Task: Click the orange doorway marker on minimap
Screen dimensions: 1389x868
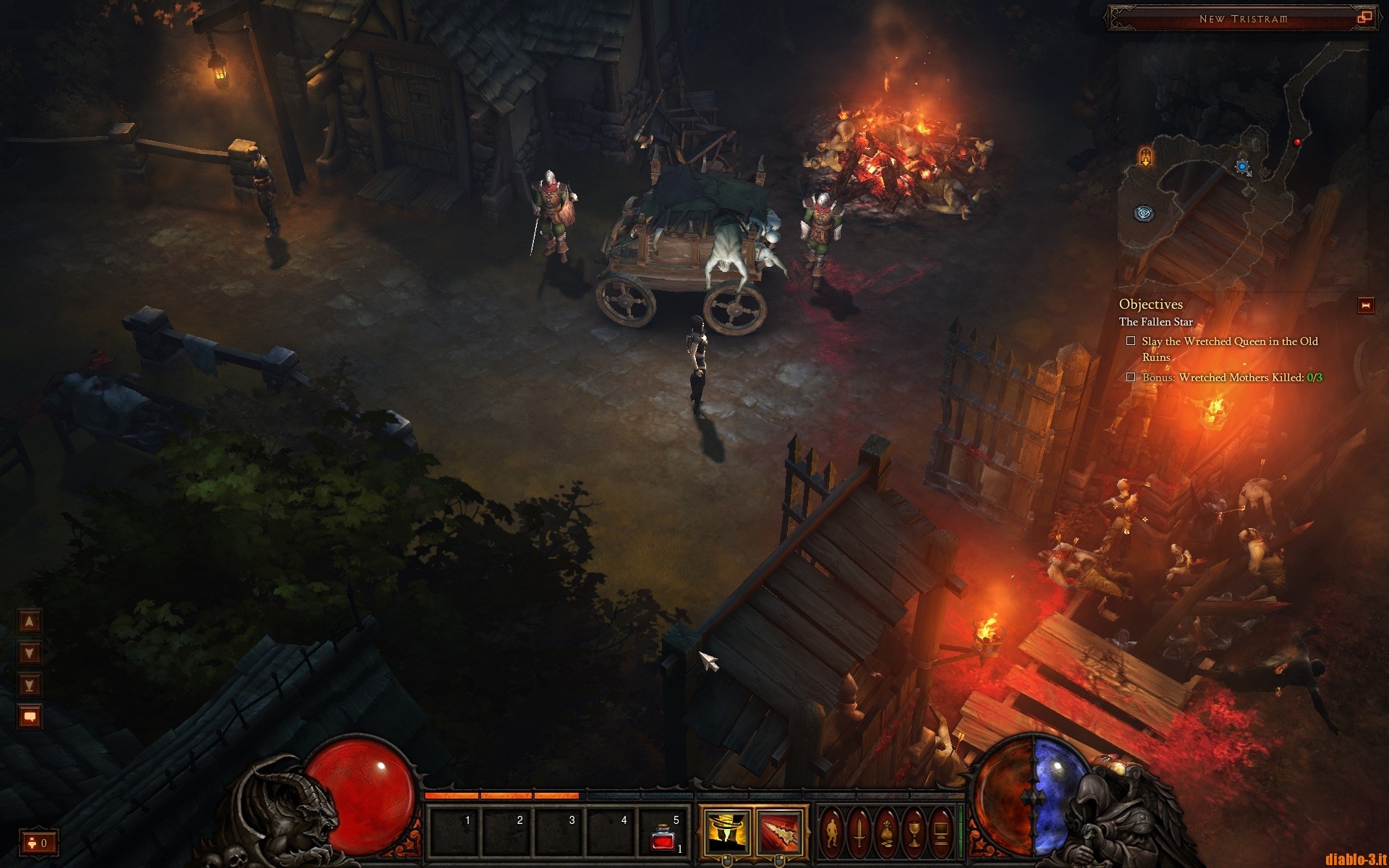Action: [1145, 156]
